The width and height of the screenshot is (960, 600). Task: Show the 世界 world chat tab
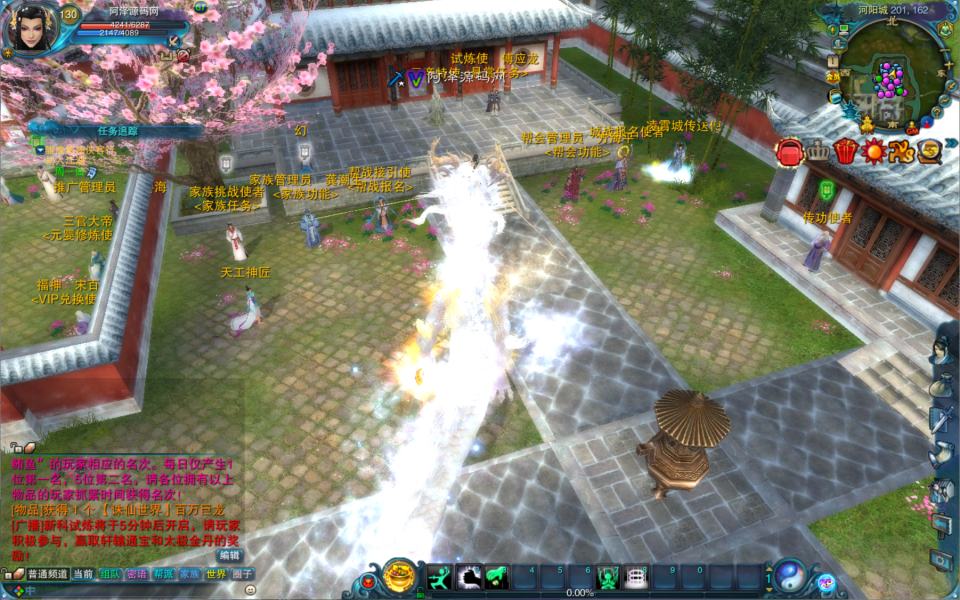[216, 575]
